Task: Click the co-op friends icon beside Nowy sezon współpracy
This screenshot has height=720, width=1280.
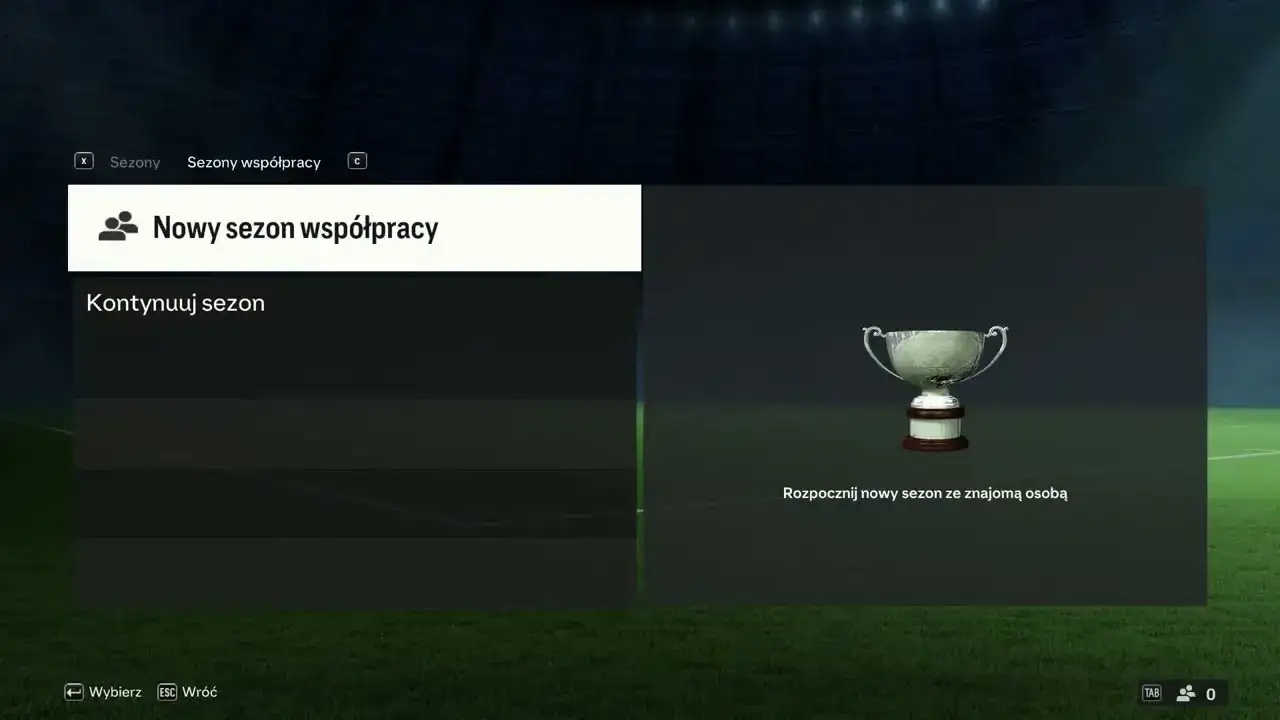Action: click(x=117, y=227)
